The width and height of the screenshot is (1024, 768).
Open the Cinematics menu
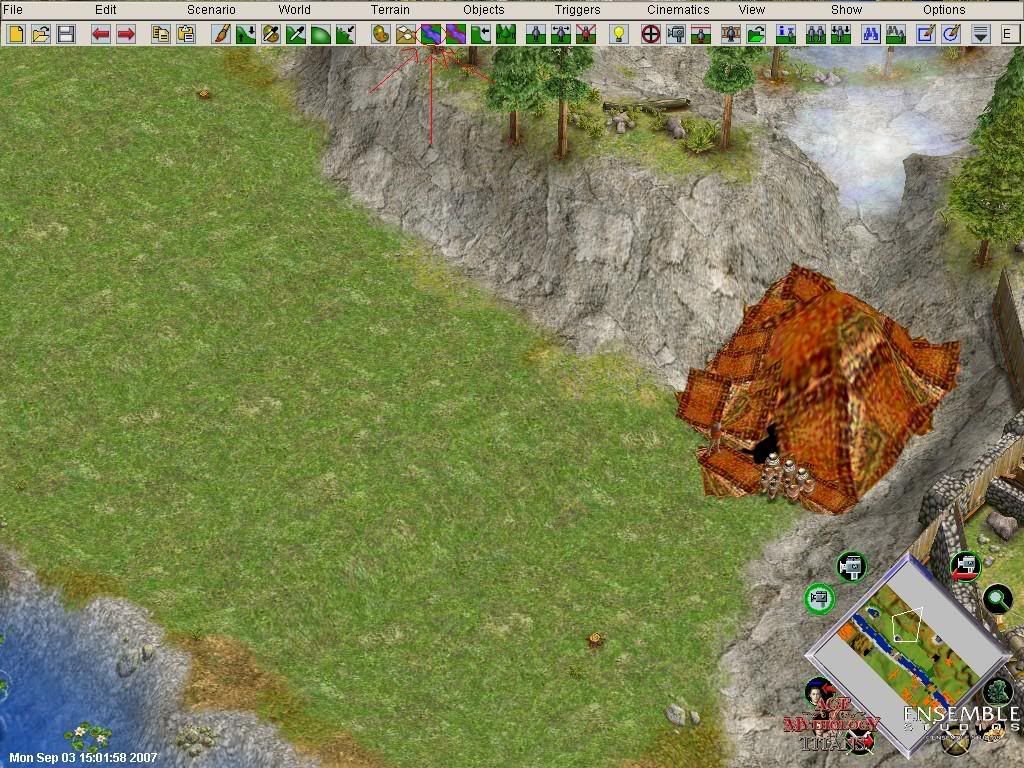pos(678,10)
